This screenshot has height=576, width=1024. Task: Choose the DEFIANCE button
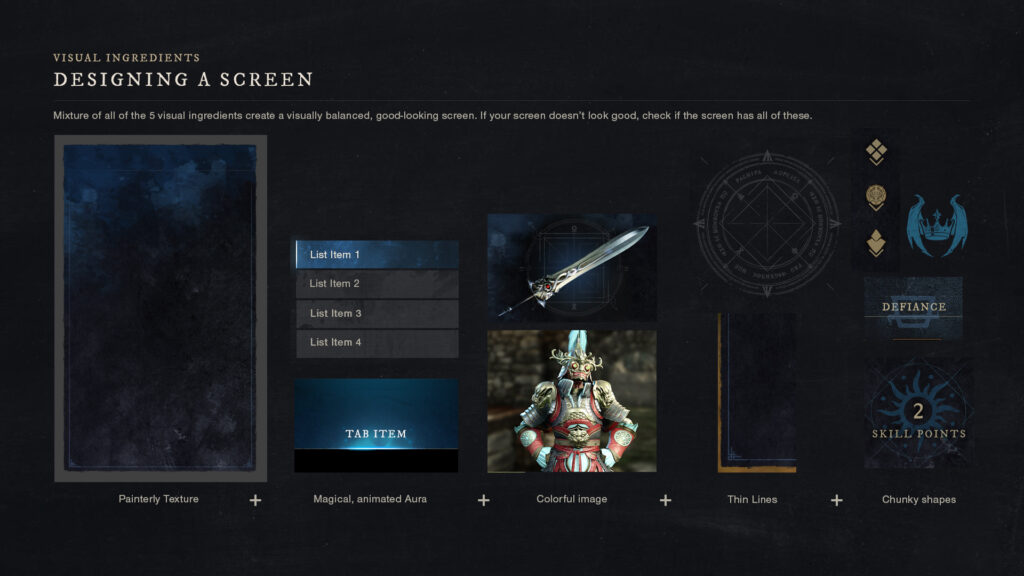(x=913, y=307)
